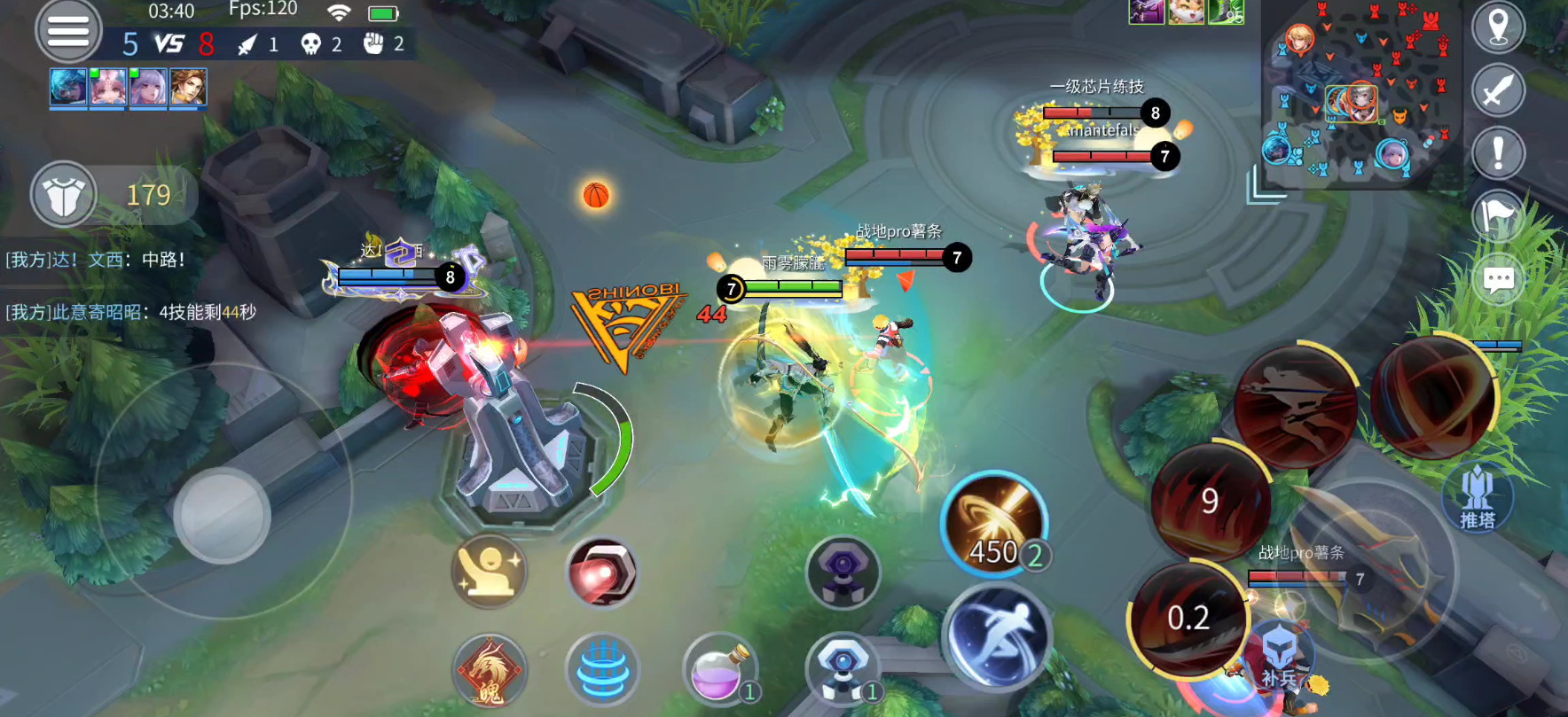Activate the golden slash skill showing 450
This screenshot has height=717, width=1568.
click(x=994, y=525)
